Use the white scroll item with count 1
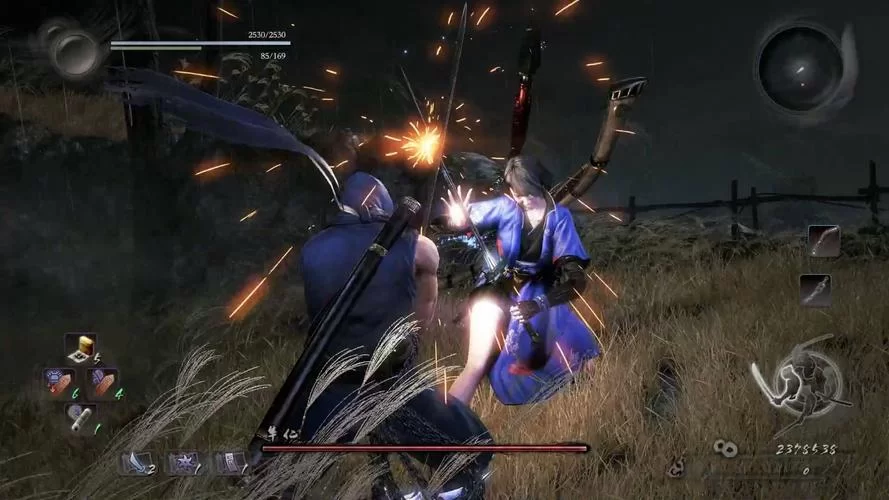The image size is (889, 500). [79, 415]
